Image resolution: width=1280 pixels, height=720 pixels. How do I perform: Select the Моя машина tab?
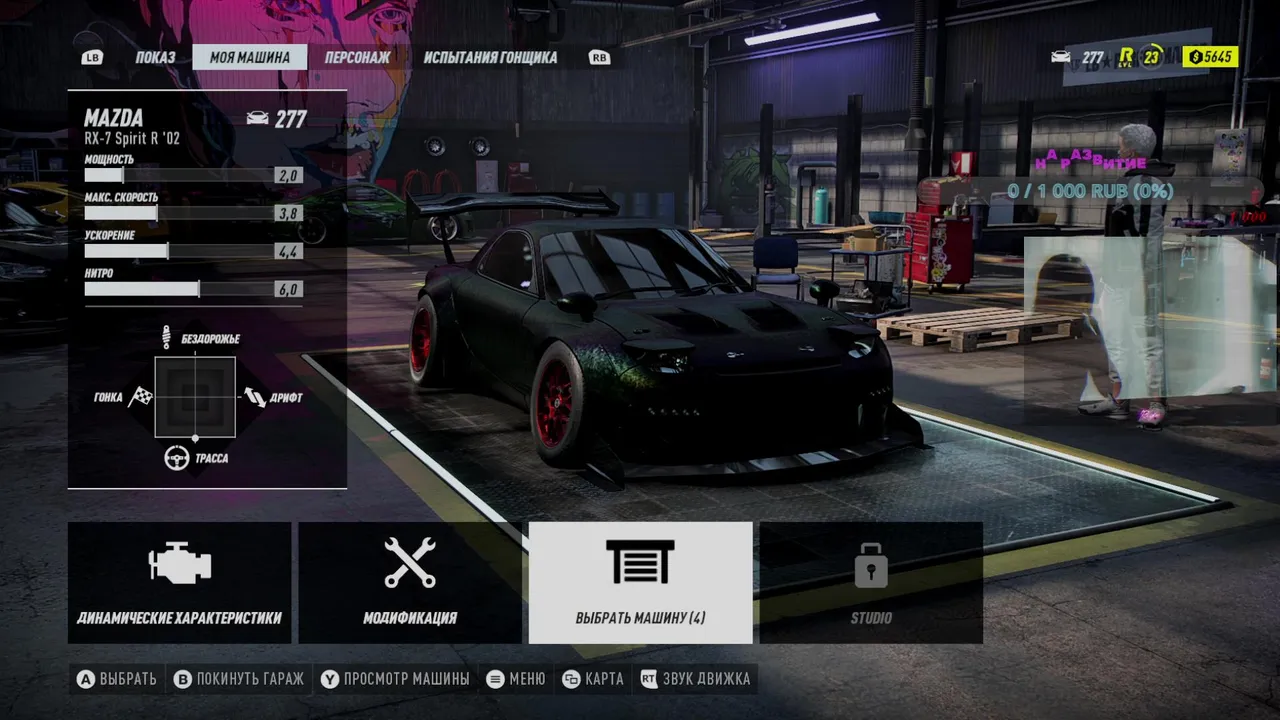(249, 57)
